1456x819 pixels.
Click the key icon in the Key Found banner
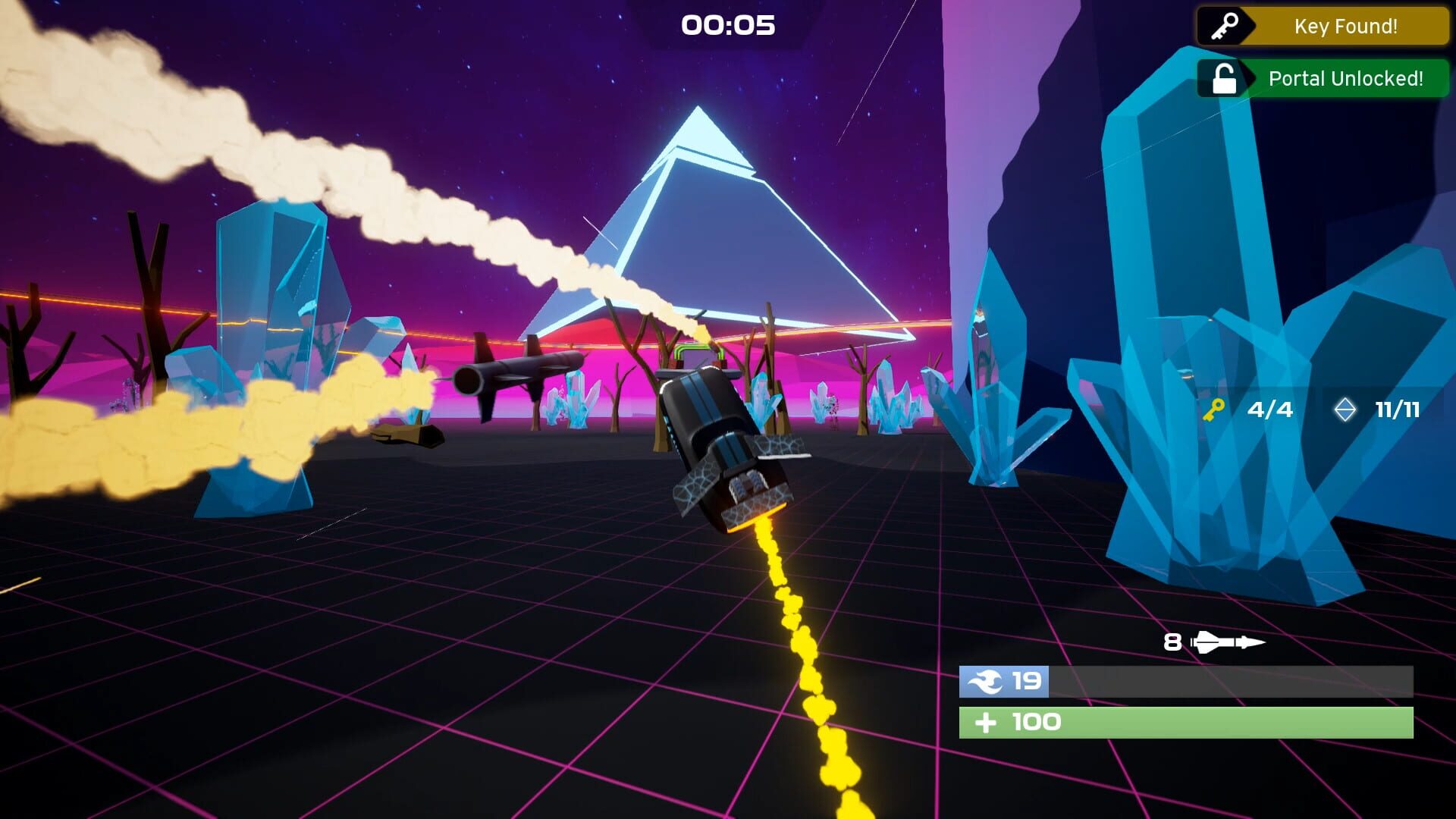pos(1223,26)
